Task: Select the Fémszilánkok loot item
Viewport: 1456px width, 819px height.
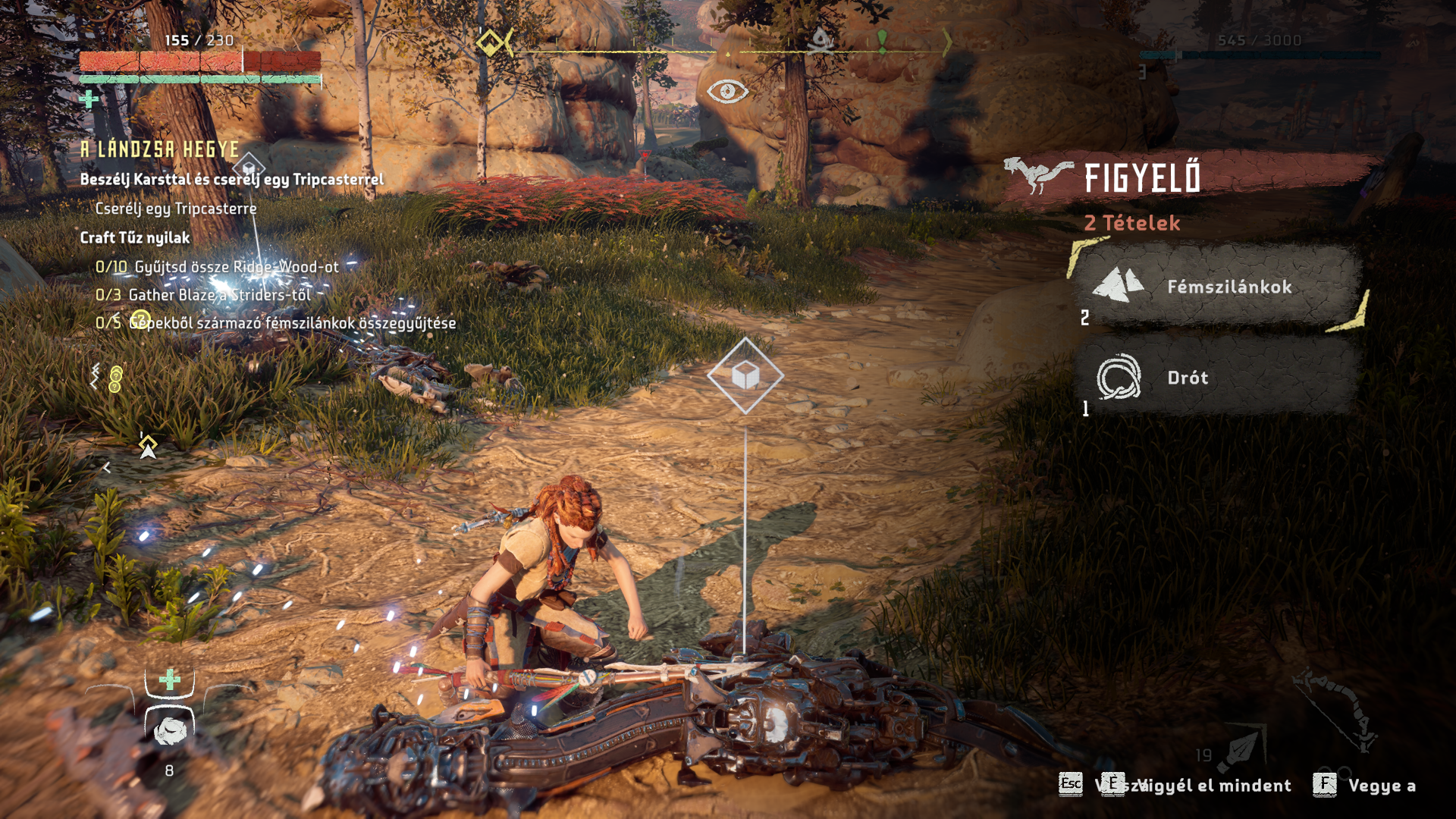Action: [x=1217, y=286]
